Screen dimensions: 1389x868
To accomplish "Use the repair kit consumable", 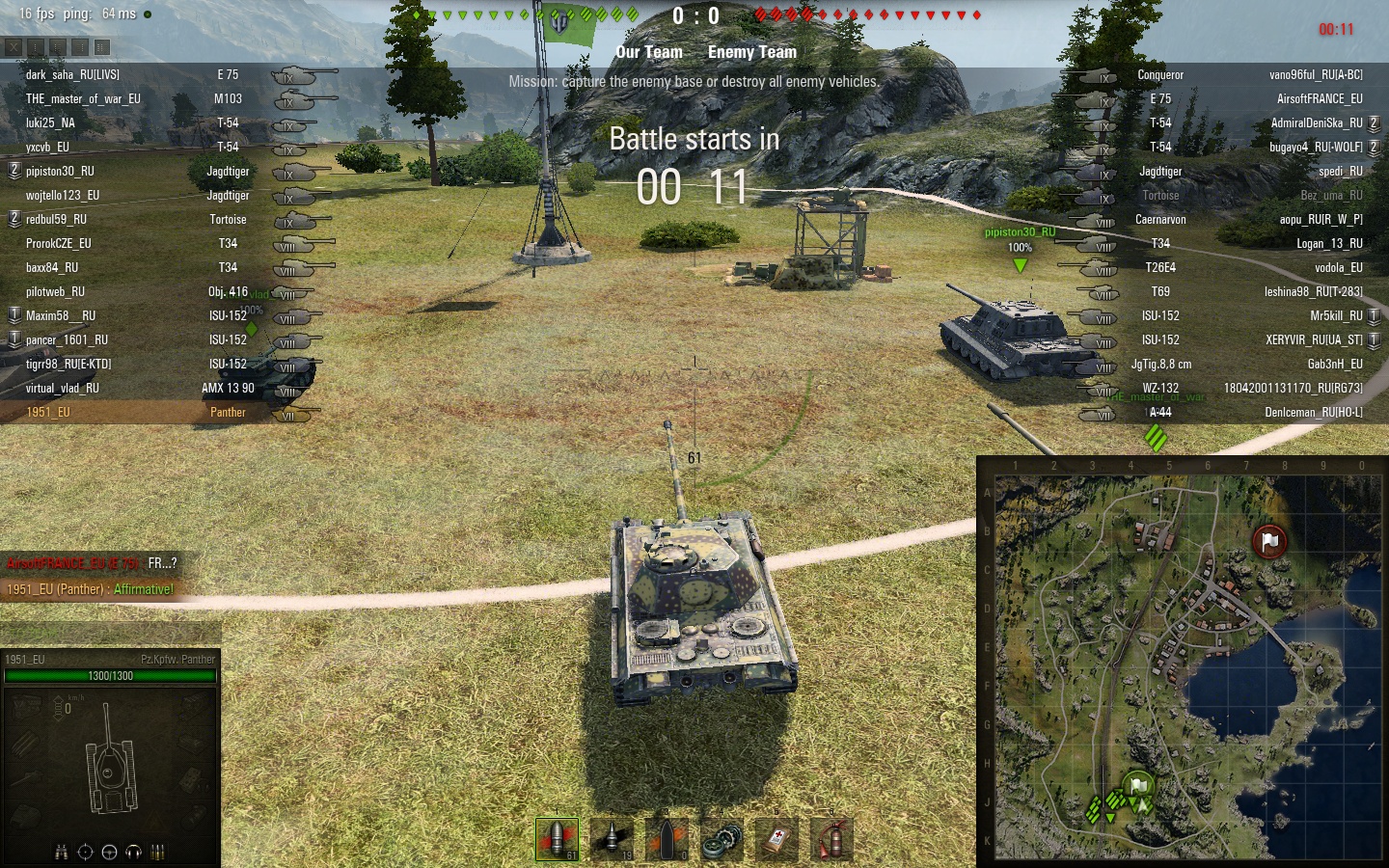I will pos(722,839).
